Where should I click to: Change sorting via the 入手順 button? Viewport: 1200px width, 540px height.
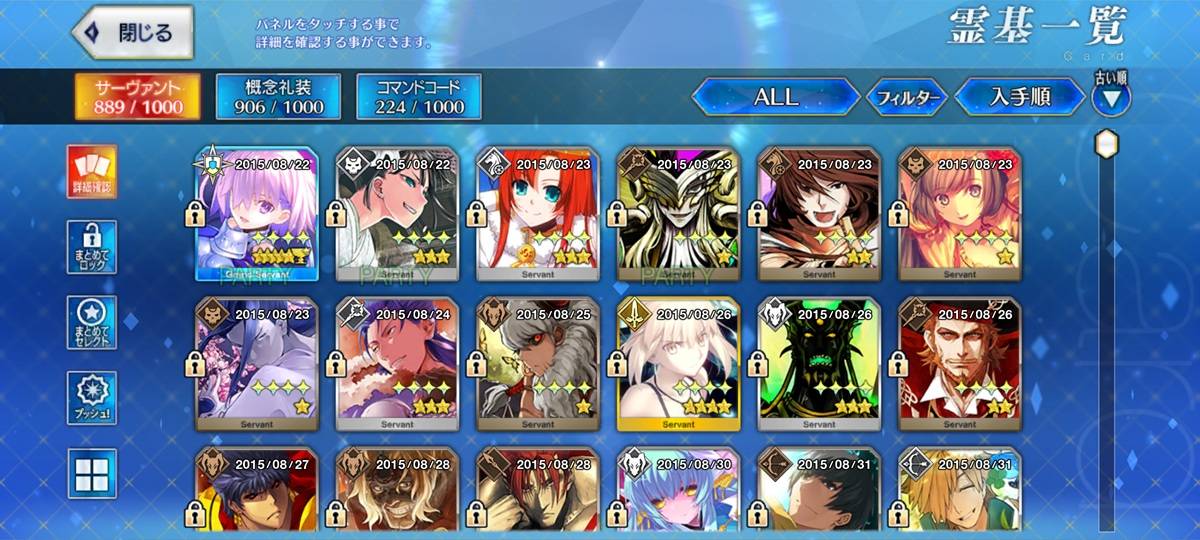[1018, 97]
